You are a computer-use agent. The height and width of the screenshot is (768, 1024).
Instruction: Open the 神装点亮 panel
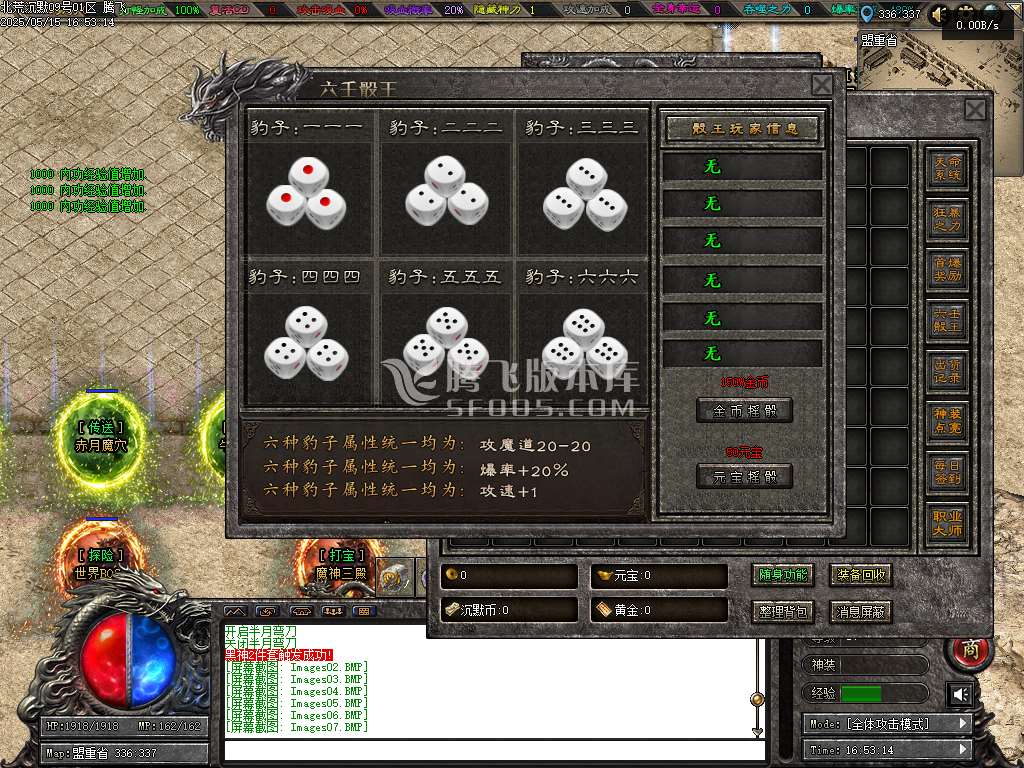947,423
